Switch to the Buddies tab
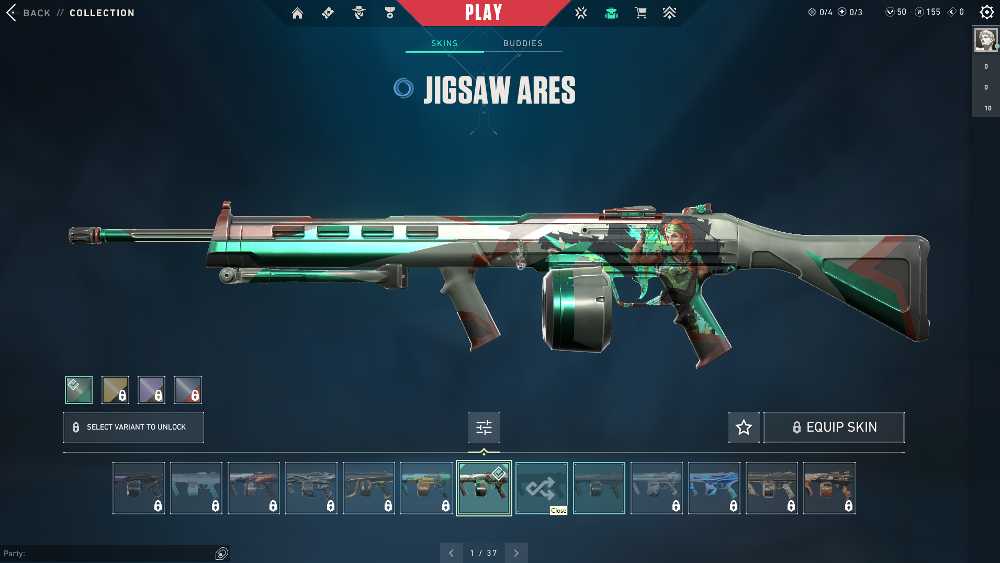 (523, 43)
